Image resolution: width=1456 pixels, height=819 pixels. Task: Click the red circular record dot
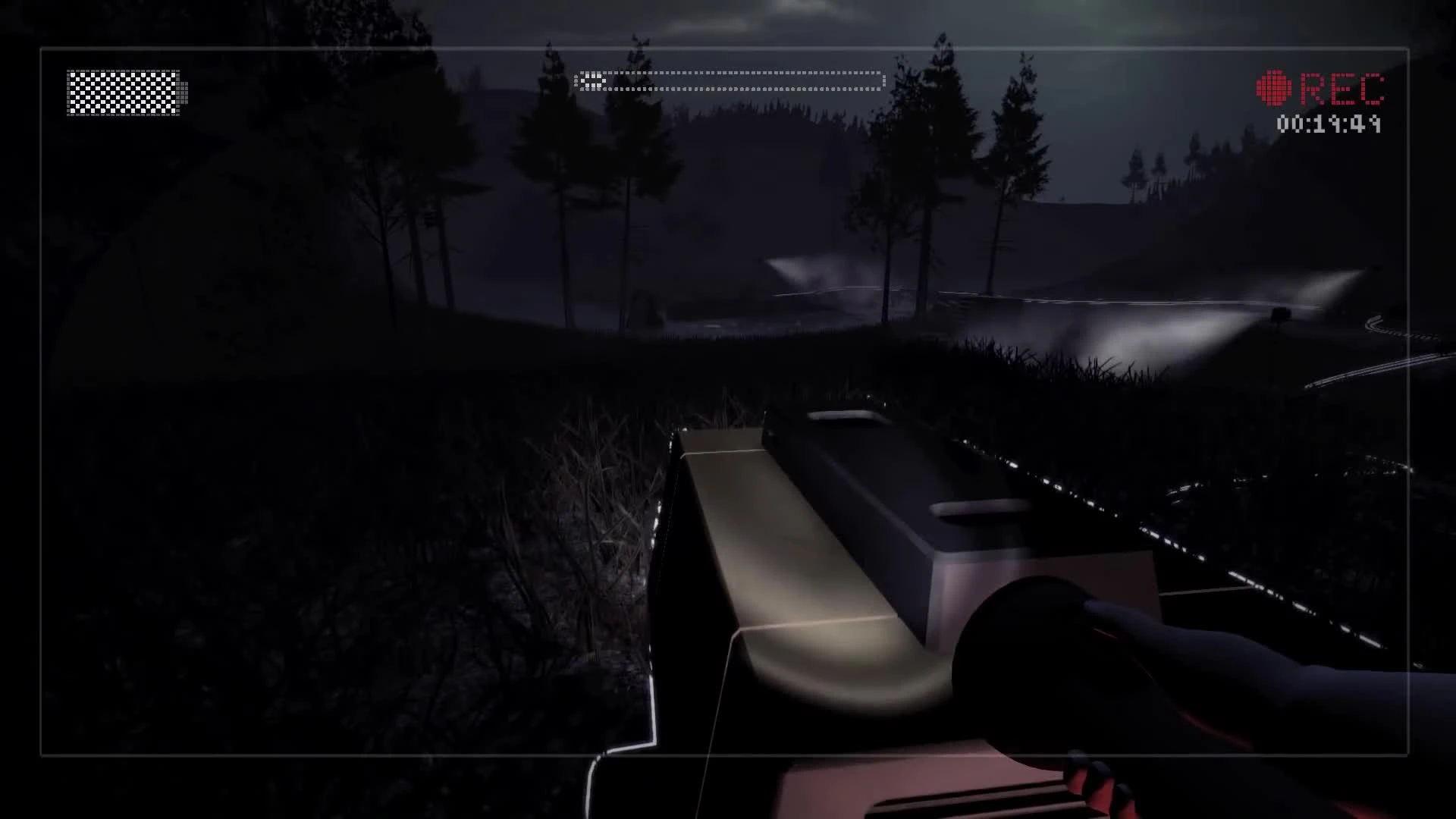click(x=1274, y=89)
